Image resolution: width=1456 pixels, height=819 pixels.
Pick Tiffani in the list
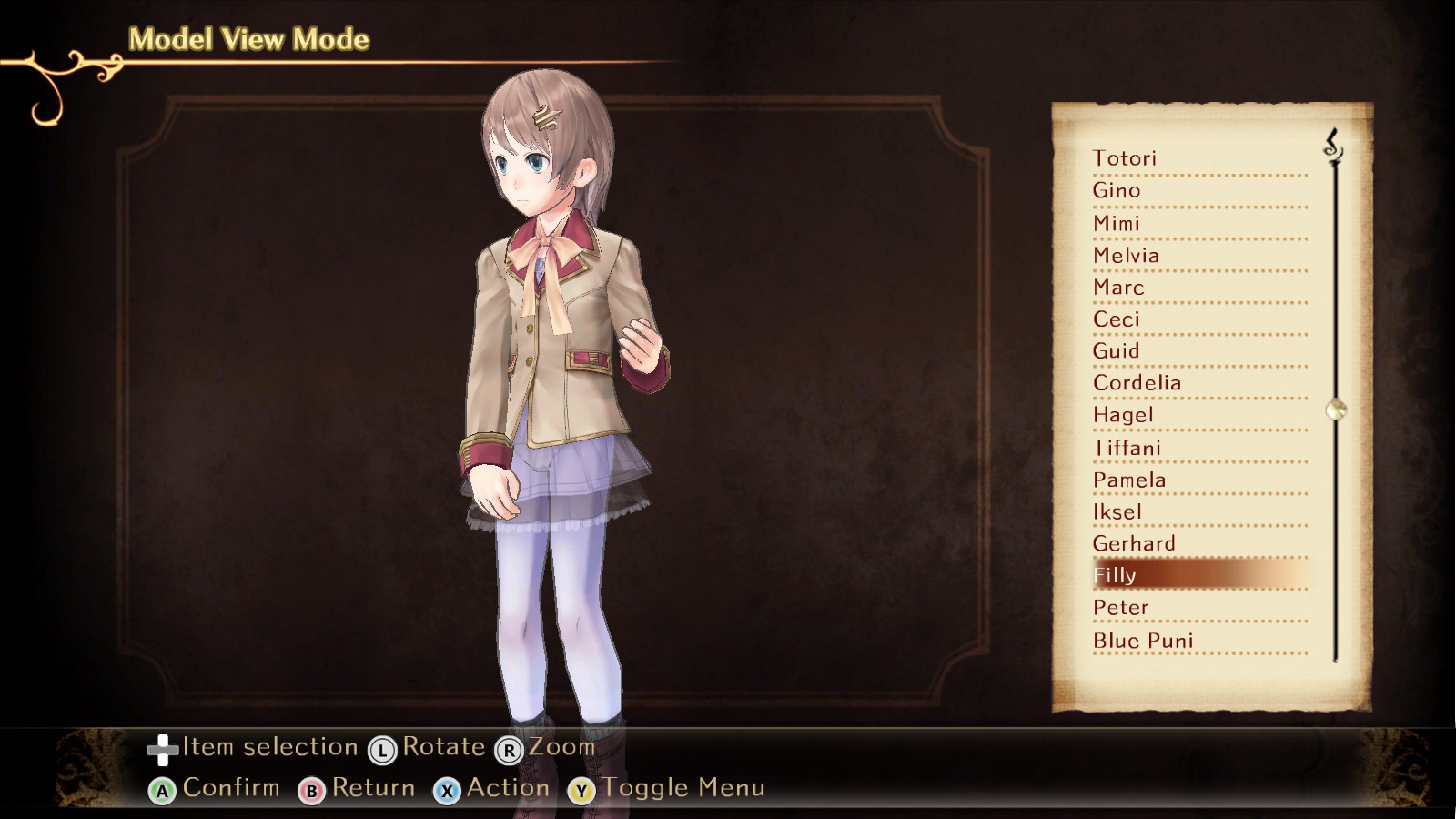coord(1127,448)
